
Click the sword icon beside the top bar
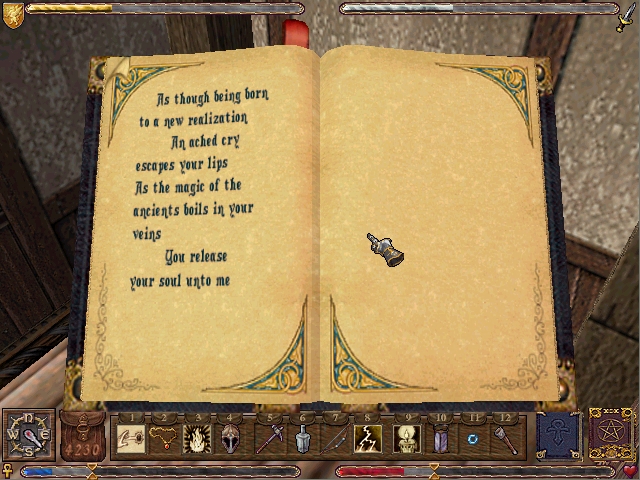(627, 14)
